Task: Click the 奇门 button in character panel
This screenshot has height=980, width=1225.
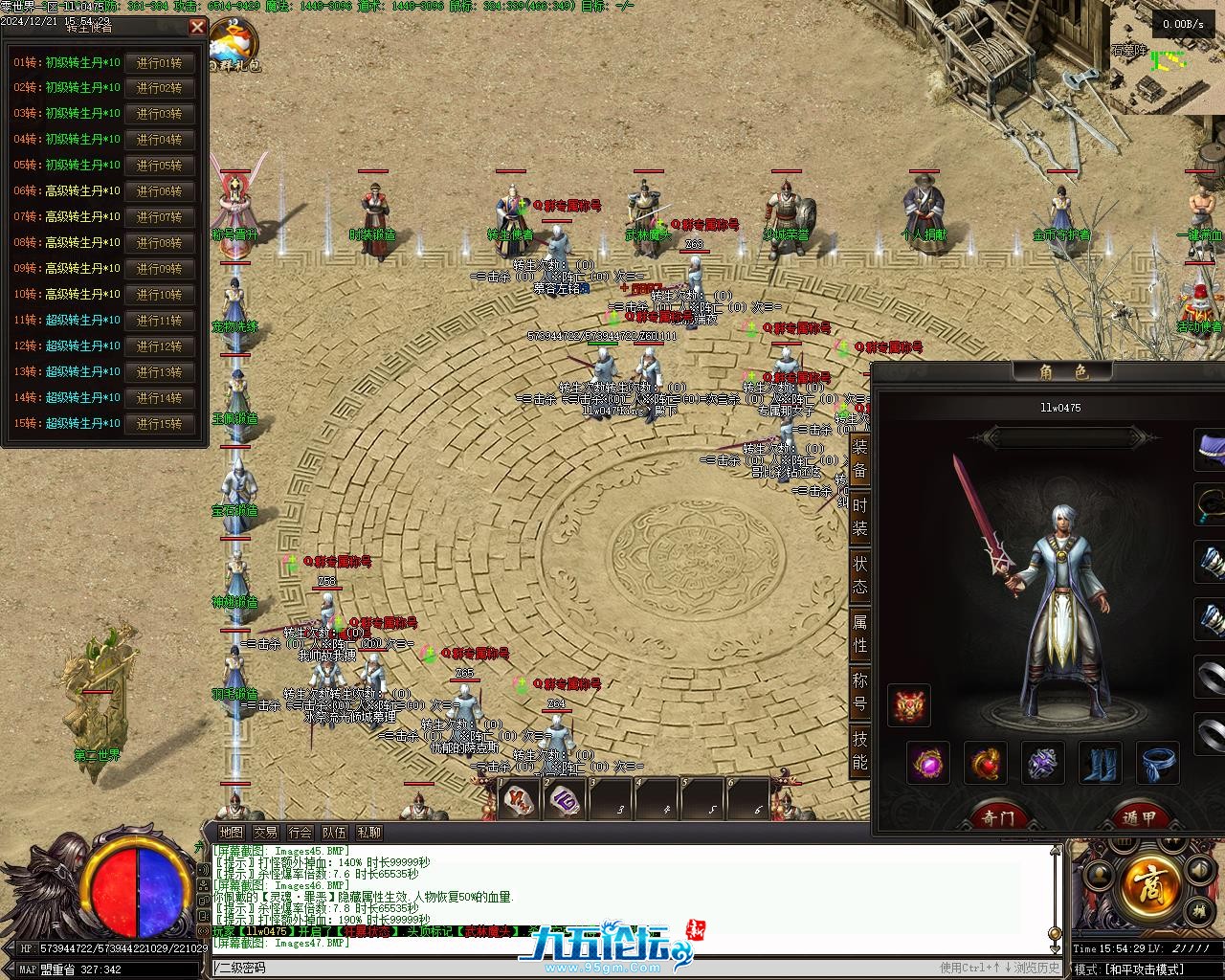Action: pyautogui.click(x=997, y=817)
